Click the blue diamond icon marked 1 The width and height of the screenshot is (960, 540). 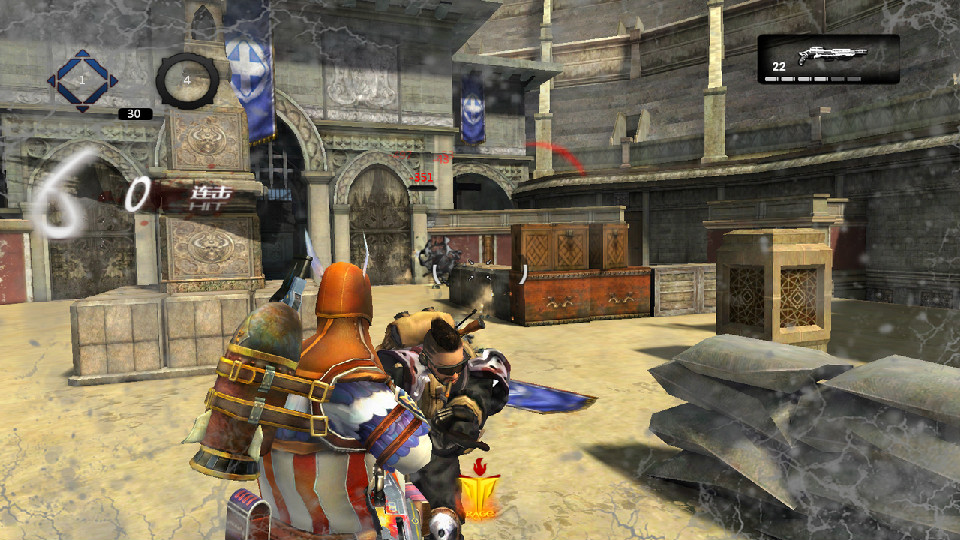82,78
